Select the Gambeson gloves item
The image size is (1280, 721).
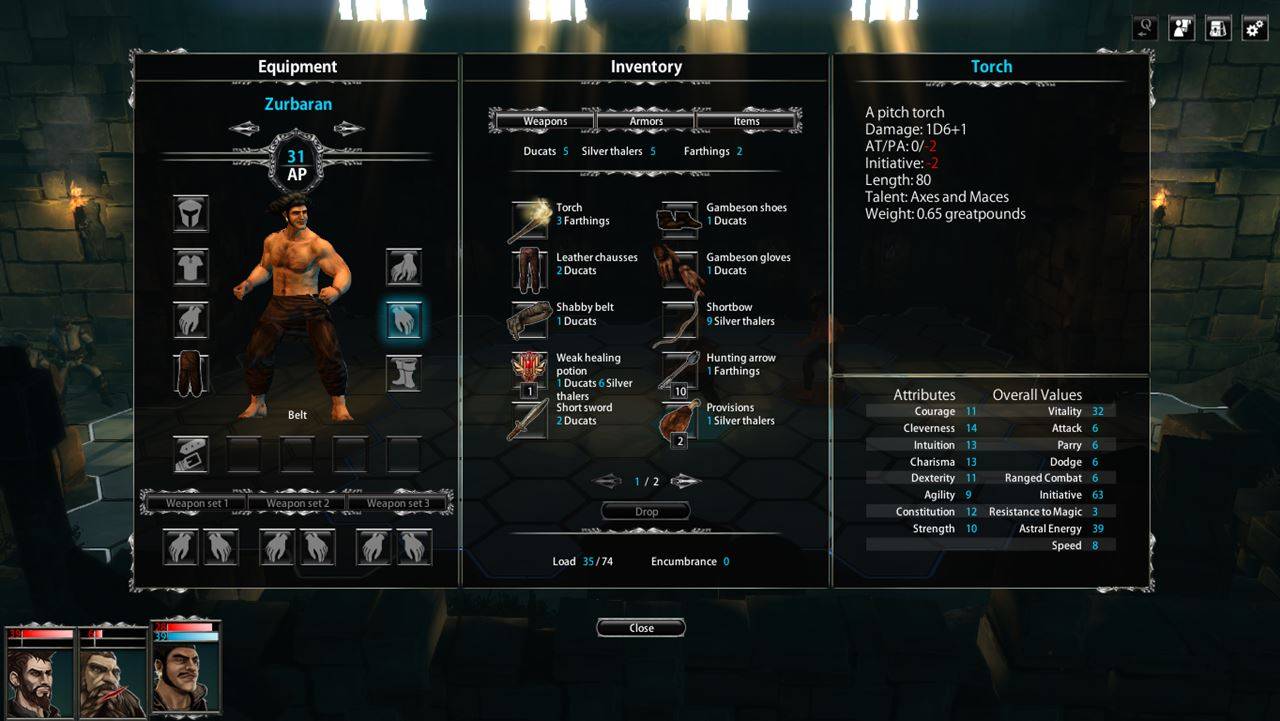(679, 270)
